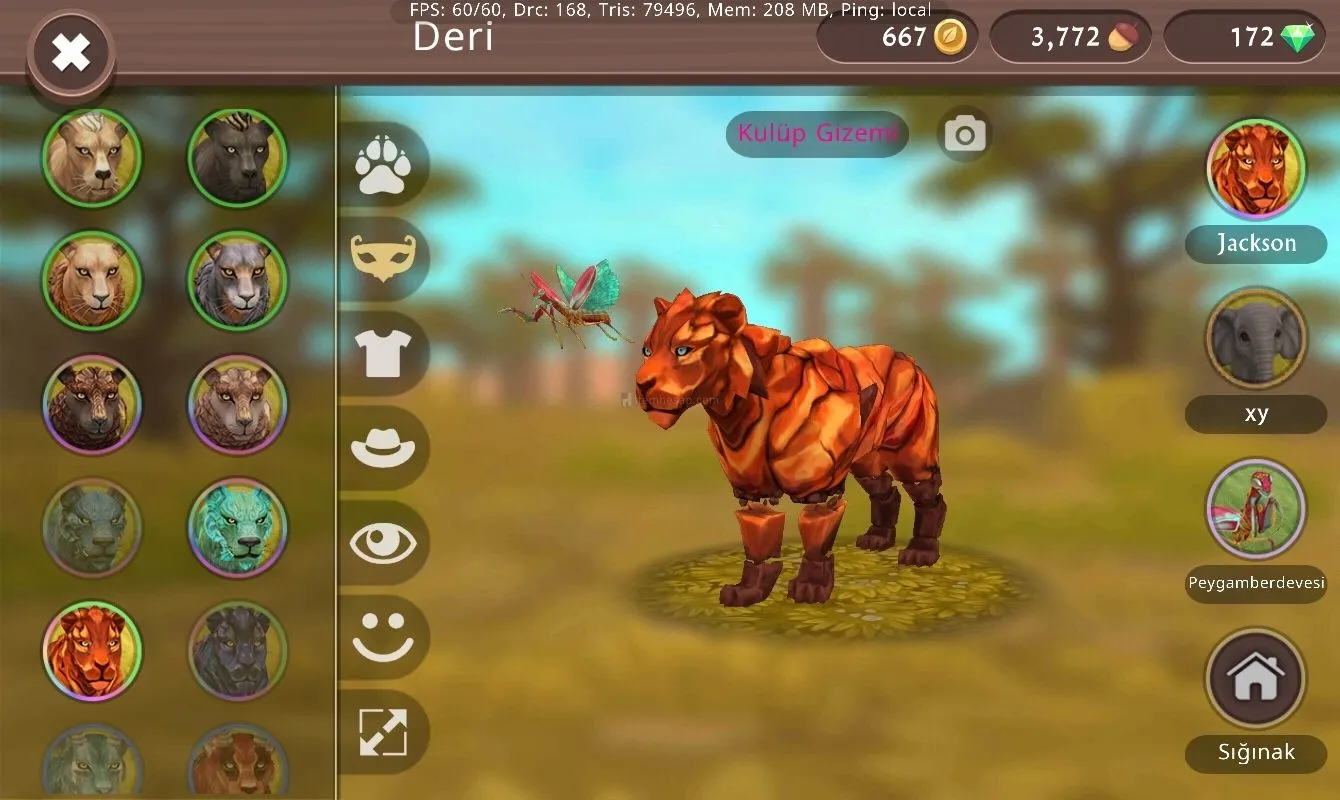The image size is (1340, 800).
Task: Open the mask category tab
Action: coord(383,259)
